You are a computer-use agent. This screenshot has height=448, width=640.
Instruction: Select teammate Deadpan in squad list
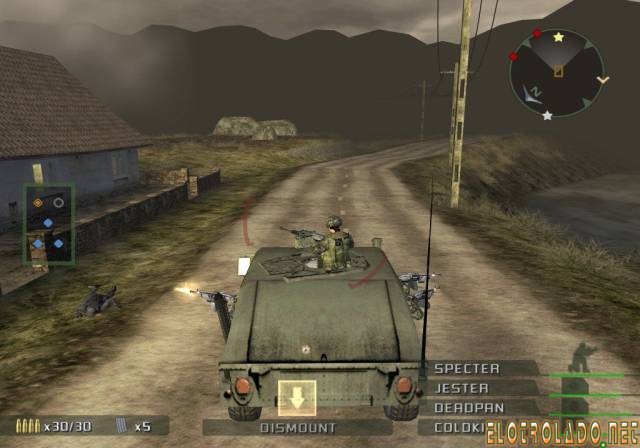tap(468, 408)
